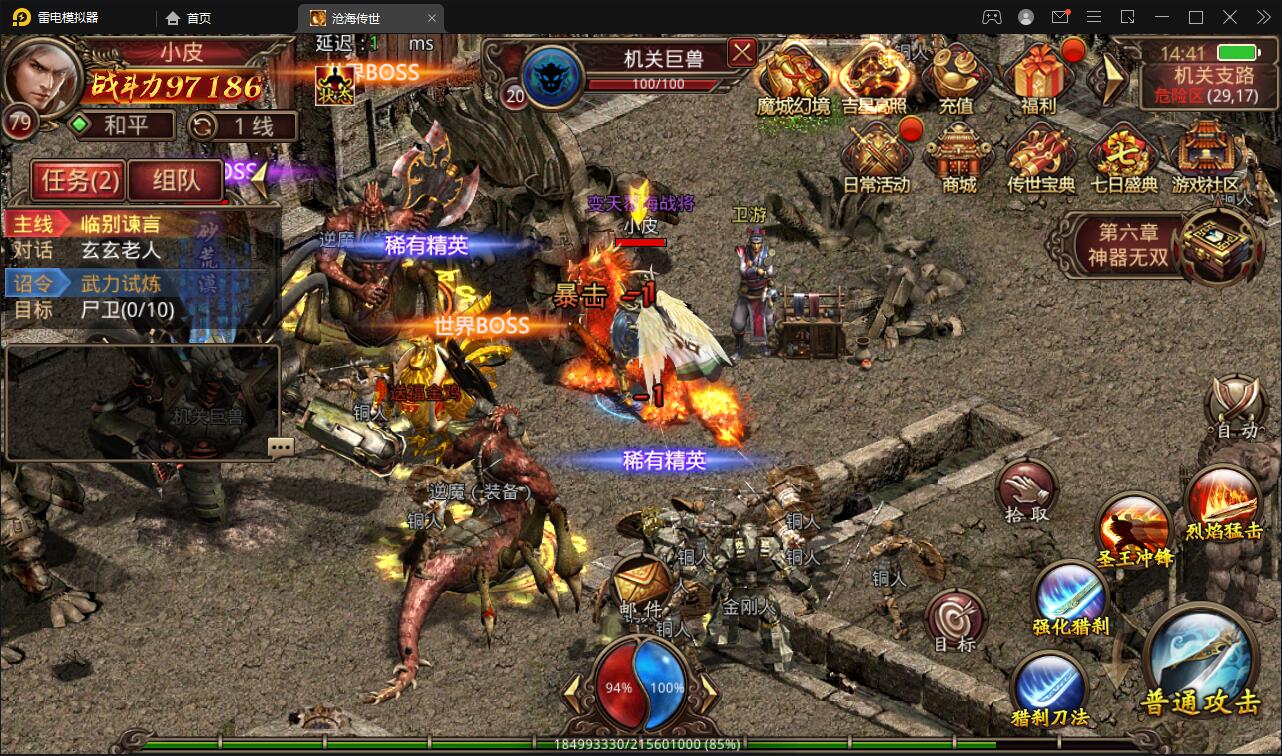Open the 魔城幻境 event icon
1282x756 pixels.
[792, 75]
